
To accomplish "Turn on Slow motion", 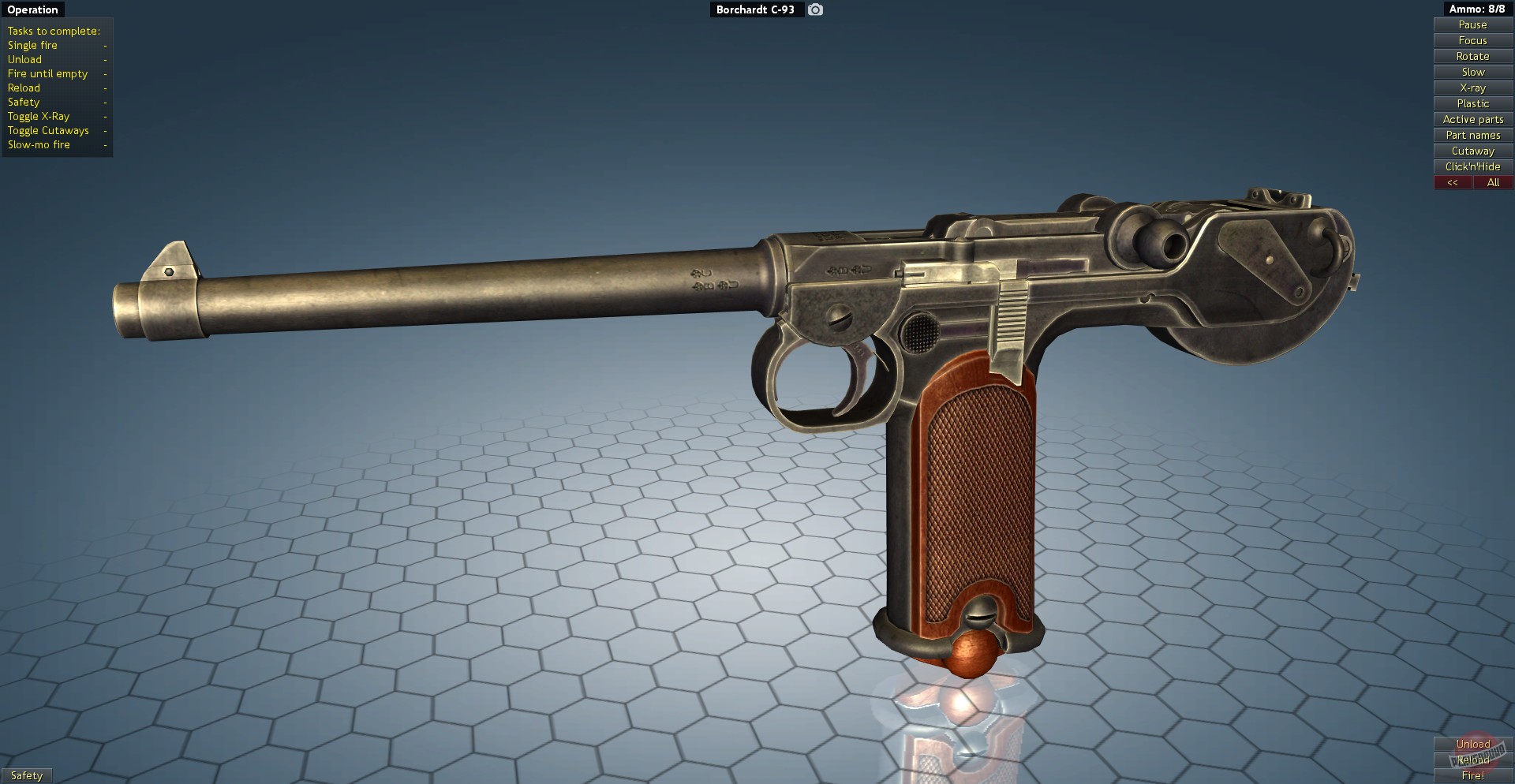I will point(1472,72).
